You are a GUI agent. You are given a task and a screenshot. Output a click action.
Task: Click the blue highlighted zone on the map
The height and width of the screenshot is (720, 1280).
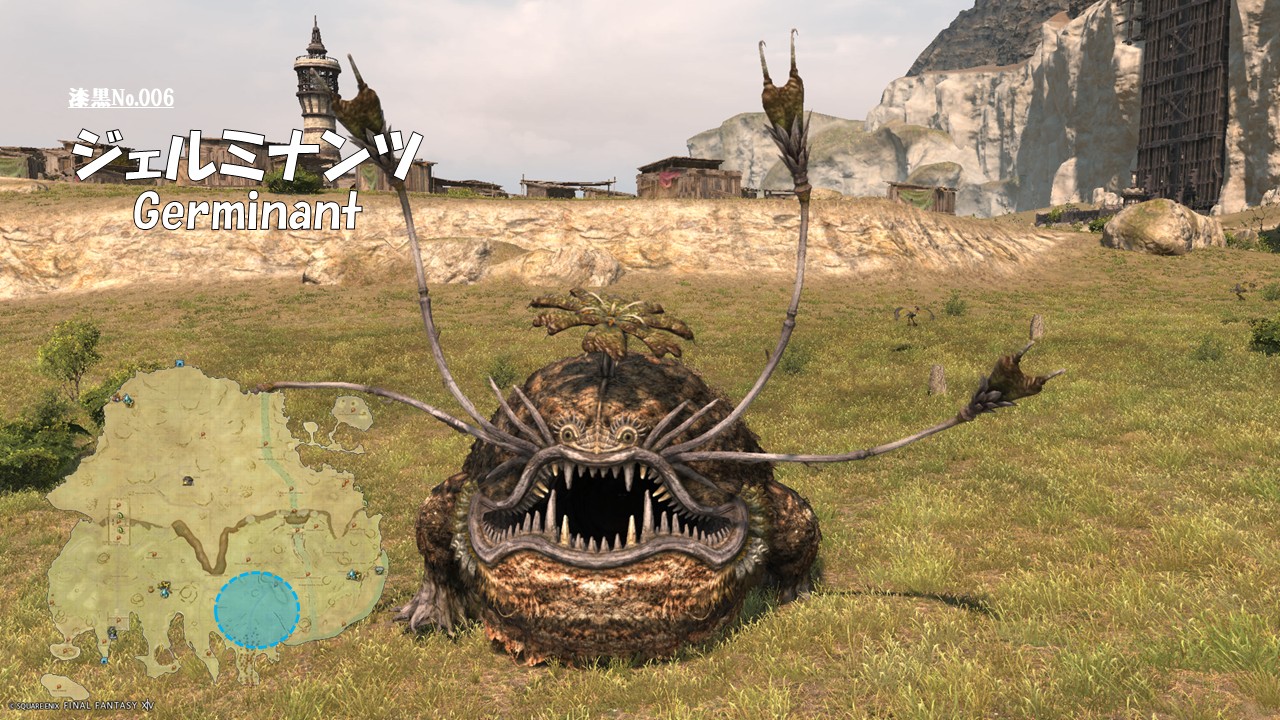click(257, 610)
